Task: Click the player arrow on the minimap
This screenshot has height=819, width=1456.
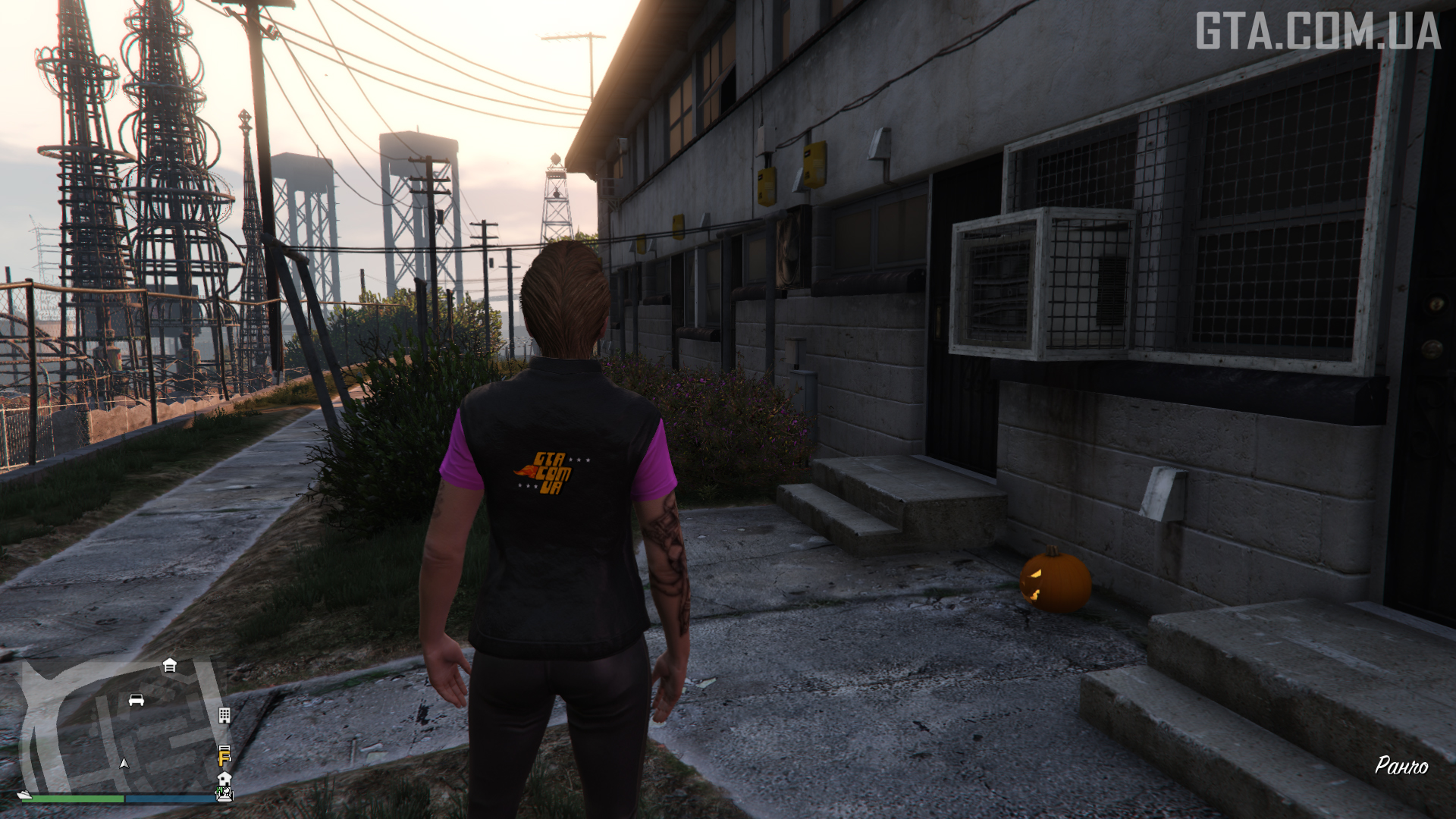Action: tap(124, 763)
